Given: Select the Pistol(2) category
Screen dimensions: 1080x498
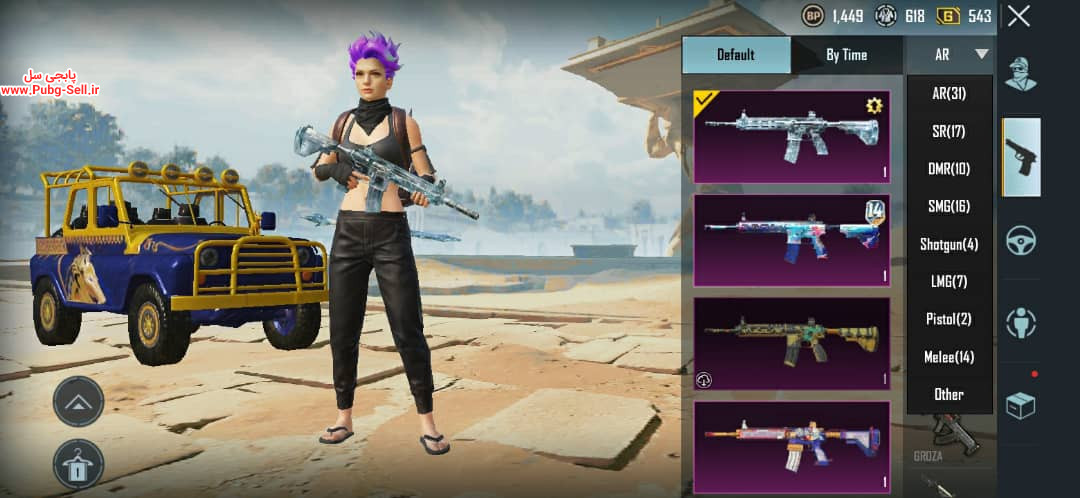Looking at the screenshot, I should click(949, 319).
